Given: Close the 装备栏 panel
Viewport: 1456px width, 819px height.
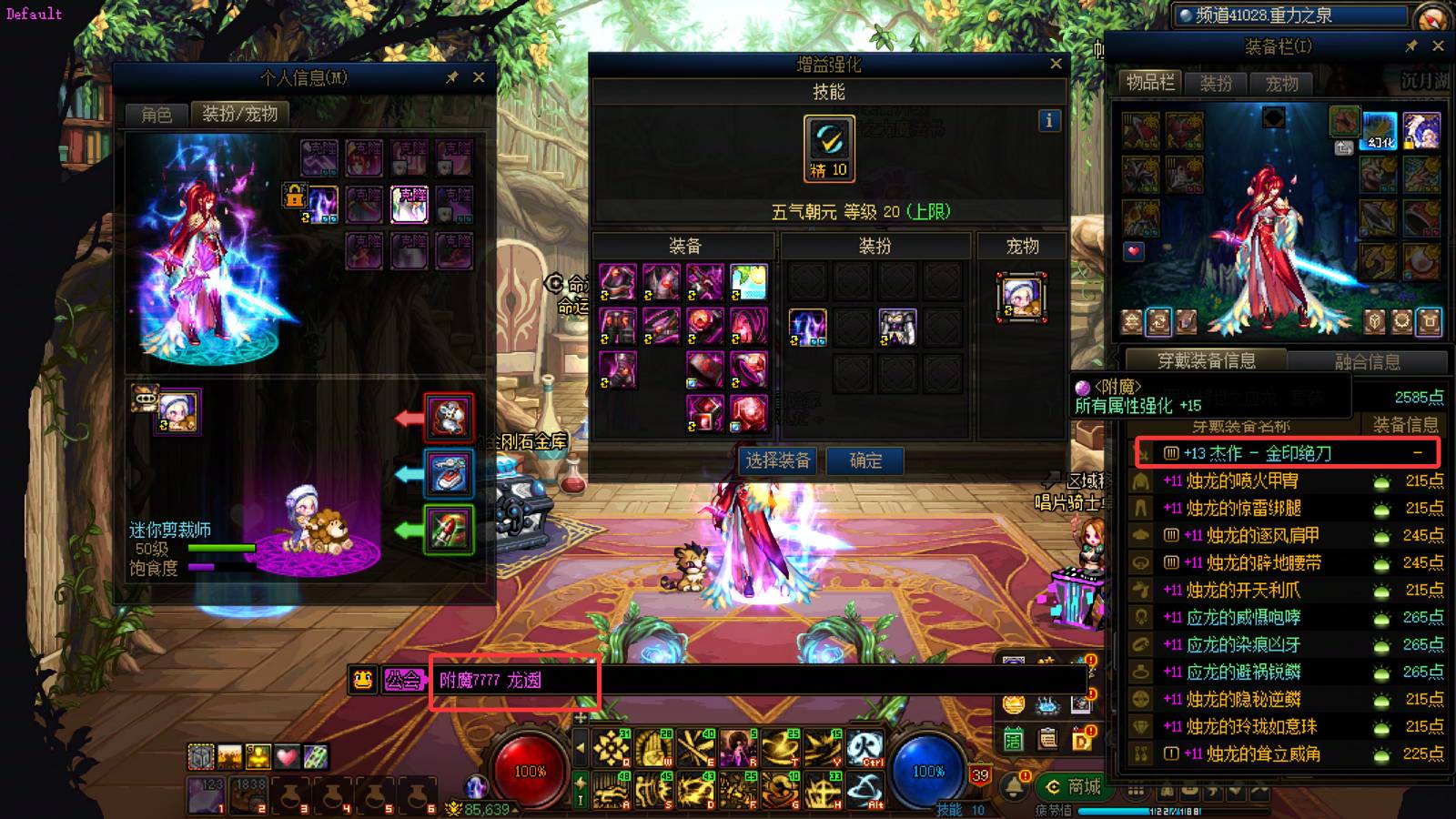Looking at the screenshot, I should pyautogui.click(x=1438, y=45).
